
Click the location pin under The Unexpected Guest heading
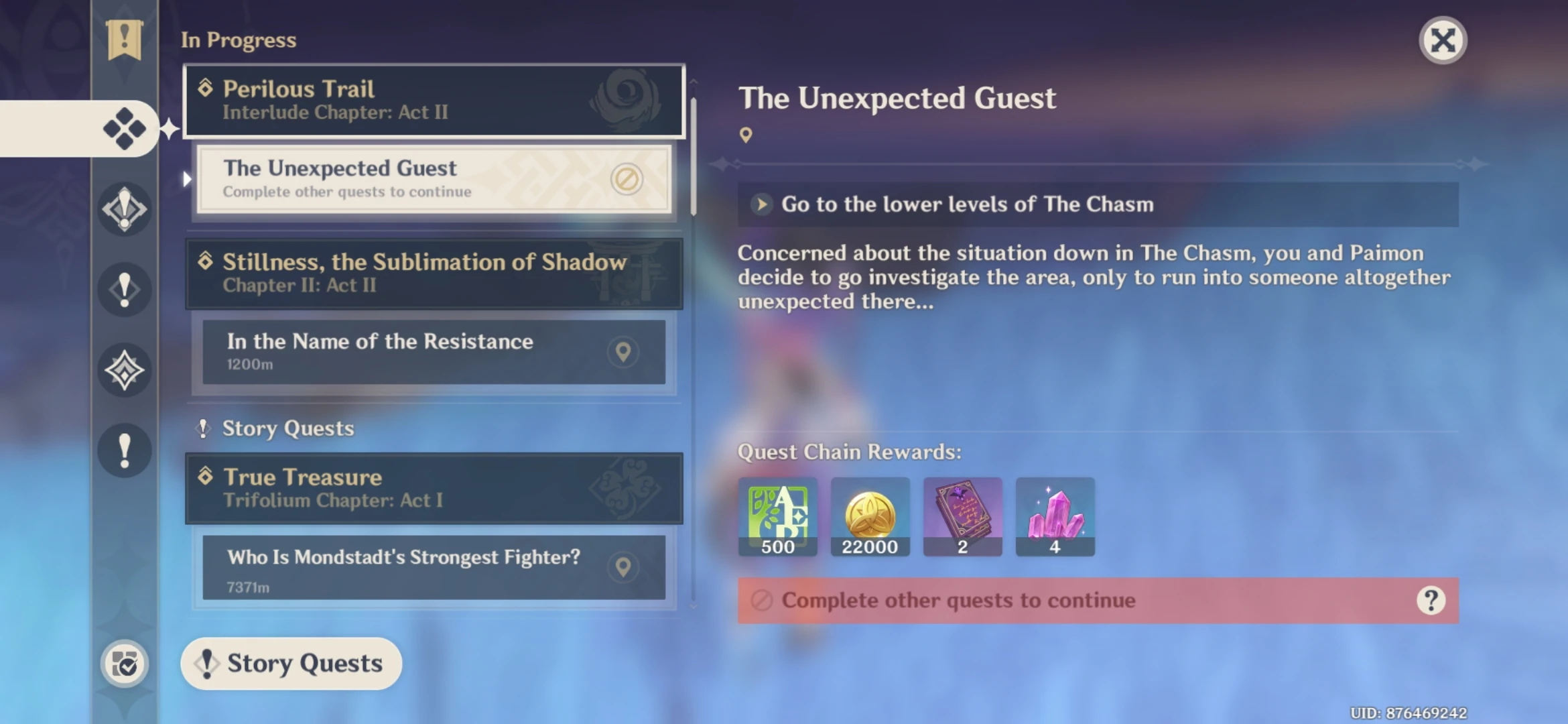coord(746,134)
